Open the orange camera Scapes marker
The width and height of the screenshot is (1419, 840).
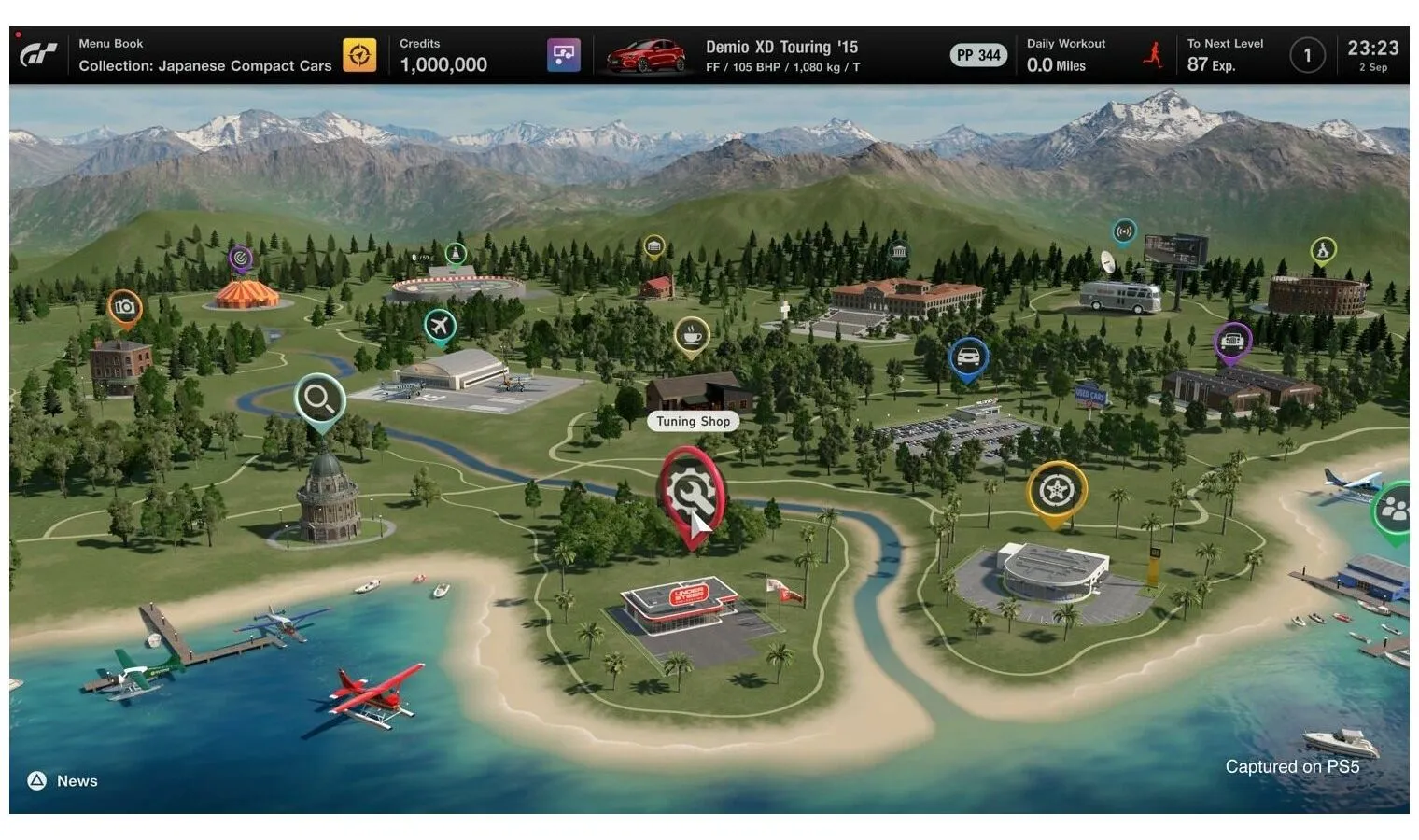[x=124, y=307]
